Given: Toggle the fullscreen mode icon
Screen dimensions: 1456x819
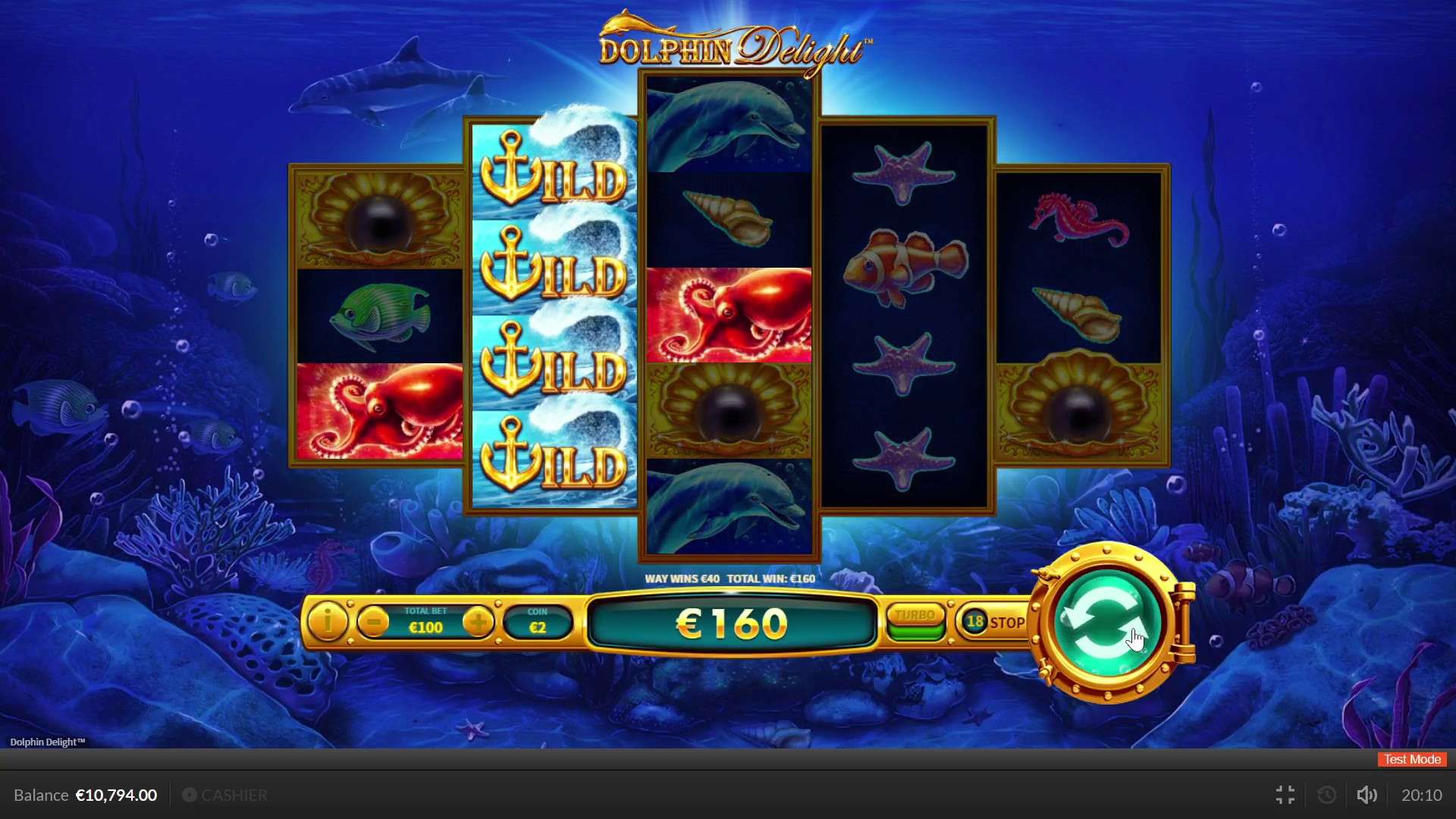Looking at the screenshot, I should pyautogui.click(x=1285, y=795).
